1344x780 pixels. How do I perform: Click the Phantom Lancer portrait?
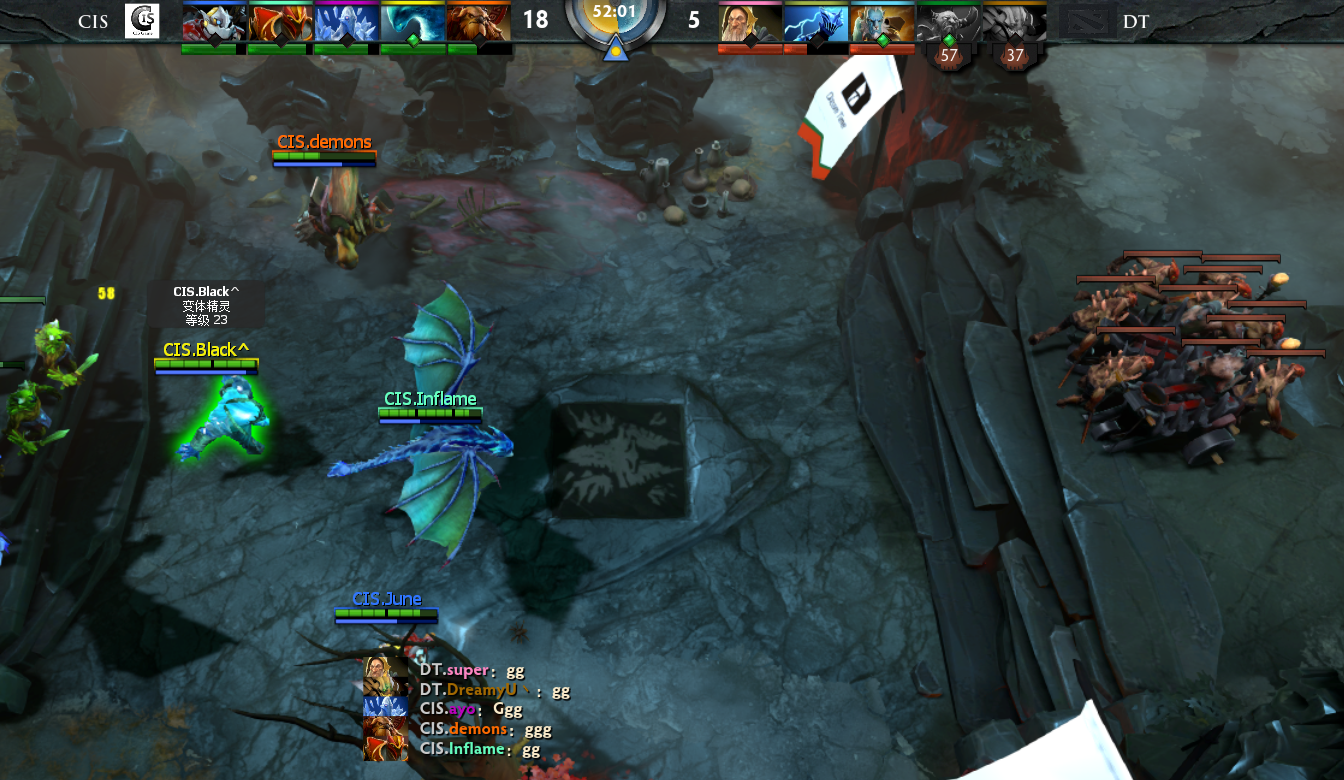pos(882,22)
